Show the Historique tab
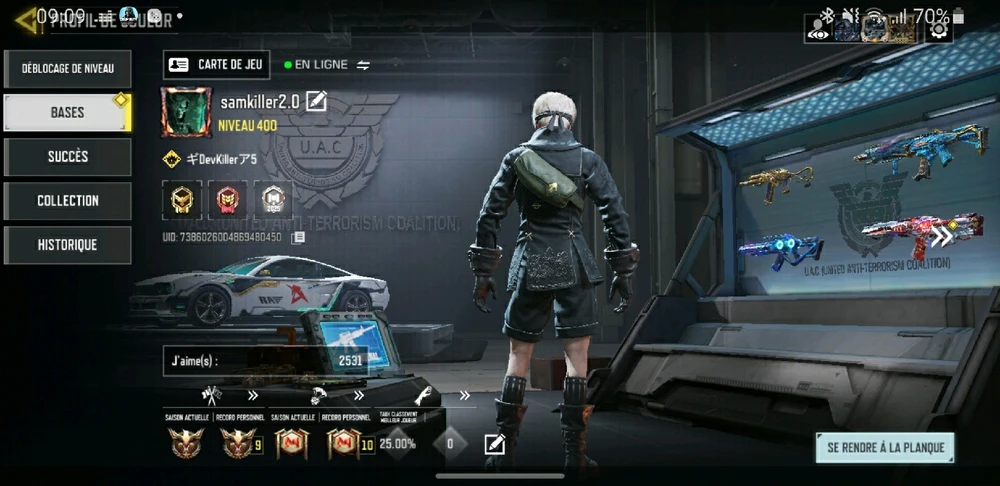1000x486 pixels. coord(67,245)
